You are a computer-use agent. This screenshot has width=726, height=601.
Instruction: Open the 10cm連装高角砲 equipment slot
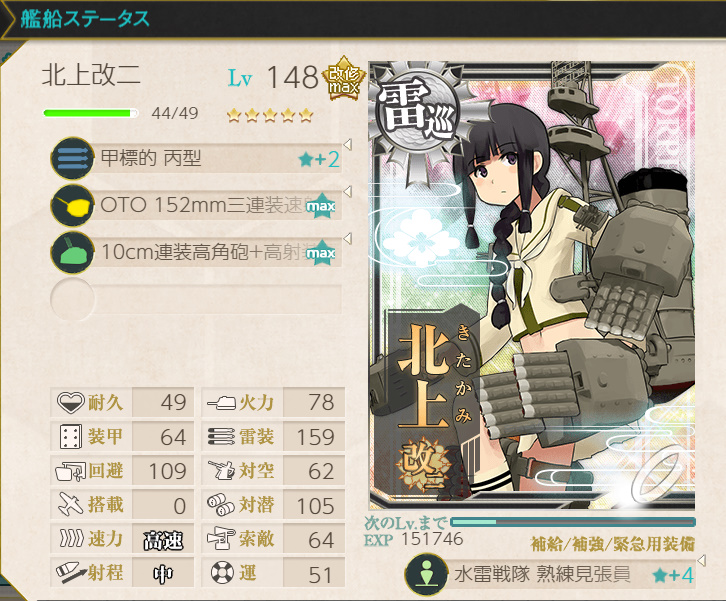(x=196, y=253)
